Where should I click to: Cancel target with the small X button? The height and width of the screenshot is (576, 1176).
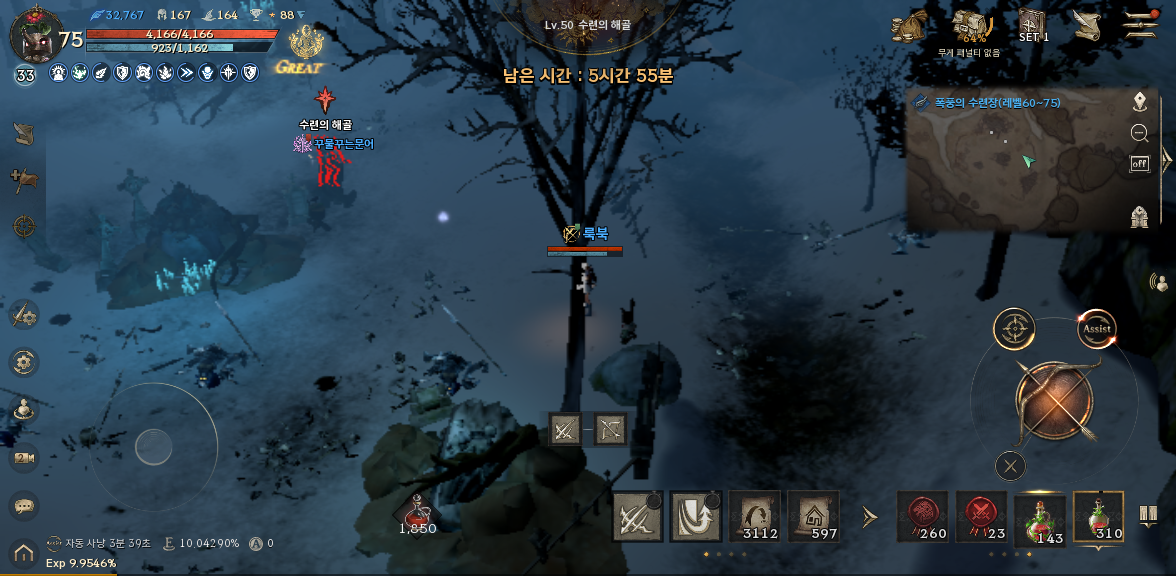(x=1011, y=465)
